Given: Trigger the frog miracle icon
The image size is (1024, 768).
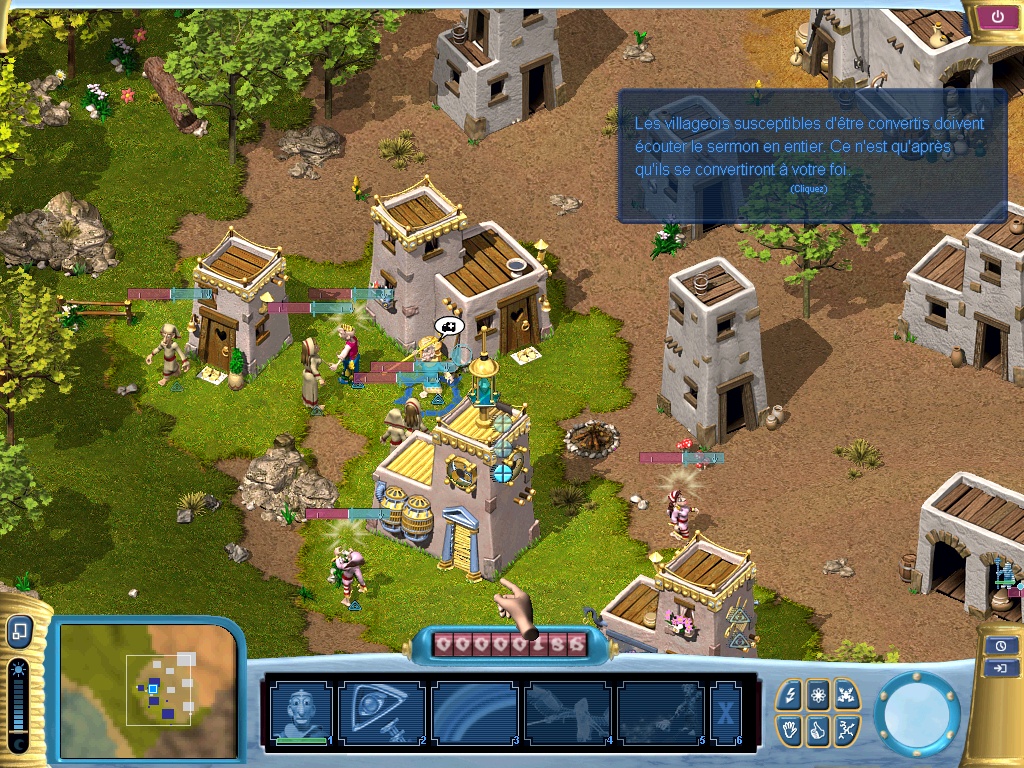Looking at the screenshot, I should click(846, 695).
